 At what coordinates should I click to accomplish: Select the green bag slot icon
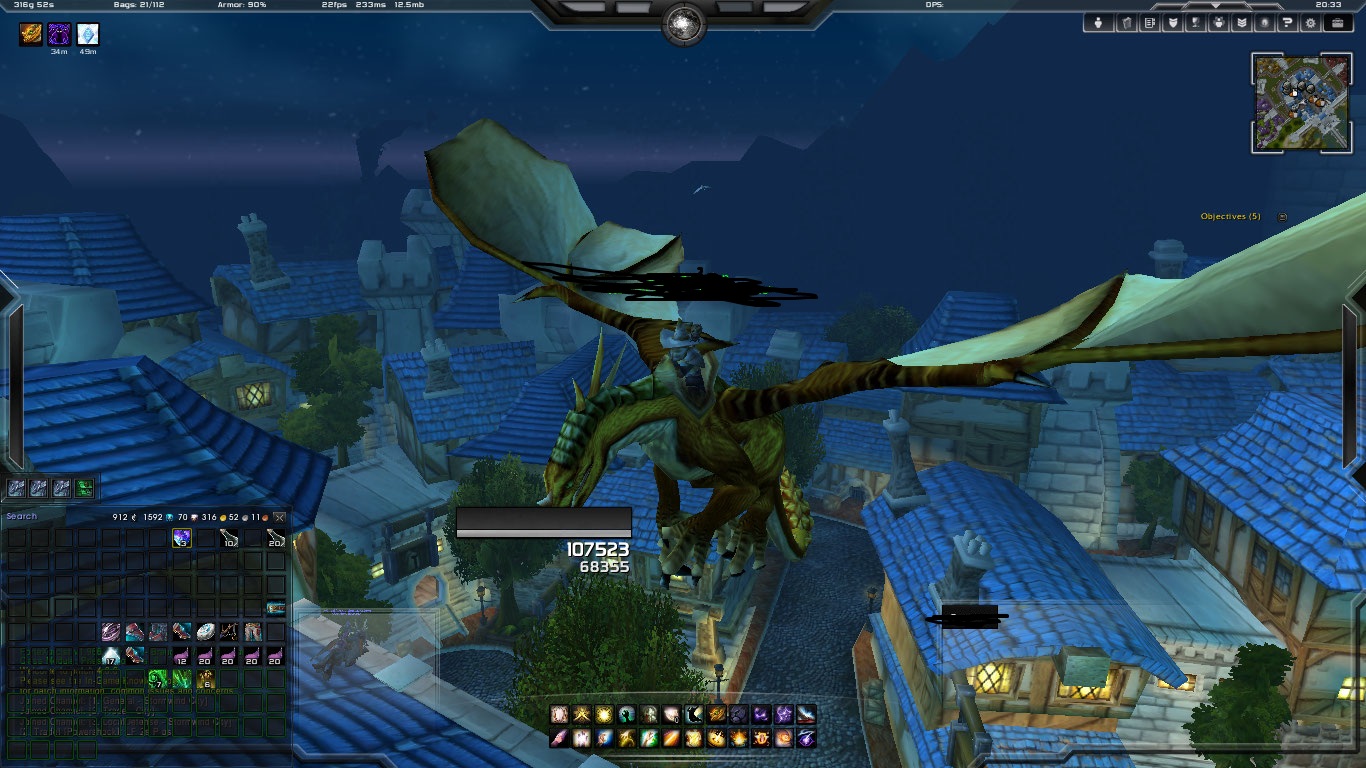coord(86,488)
